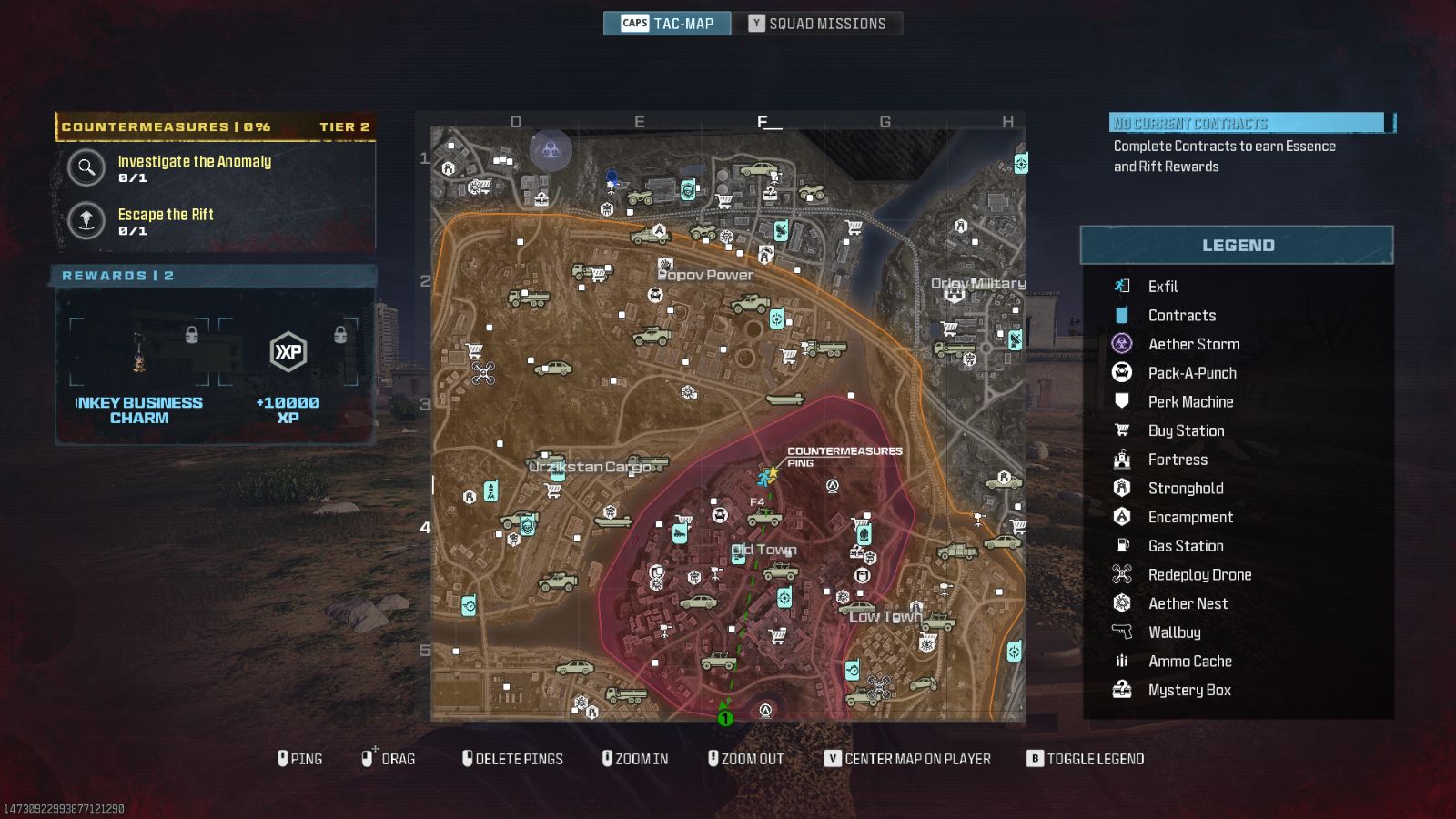Switch to the Squad Missions tab
The width and height of the screenshot is (1456, 819).
(818, 23)
